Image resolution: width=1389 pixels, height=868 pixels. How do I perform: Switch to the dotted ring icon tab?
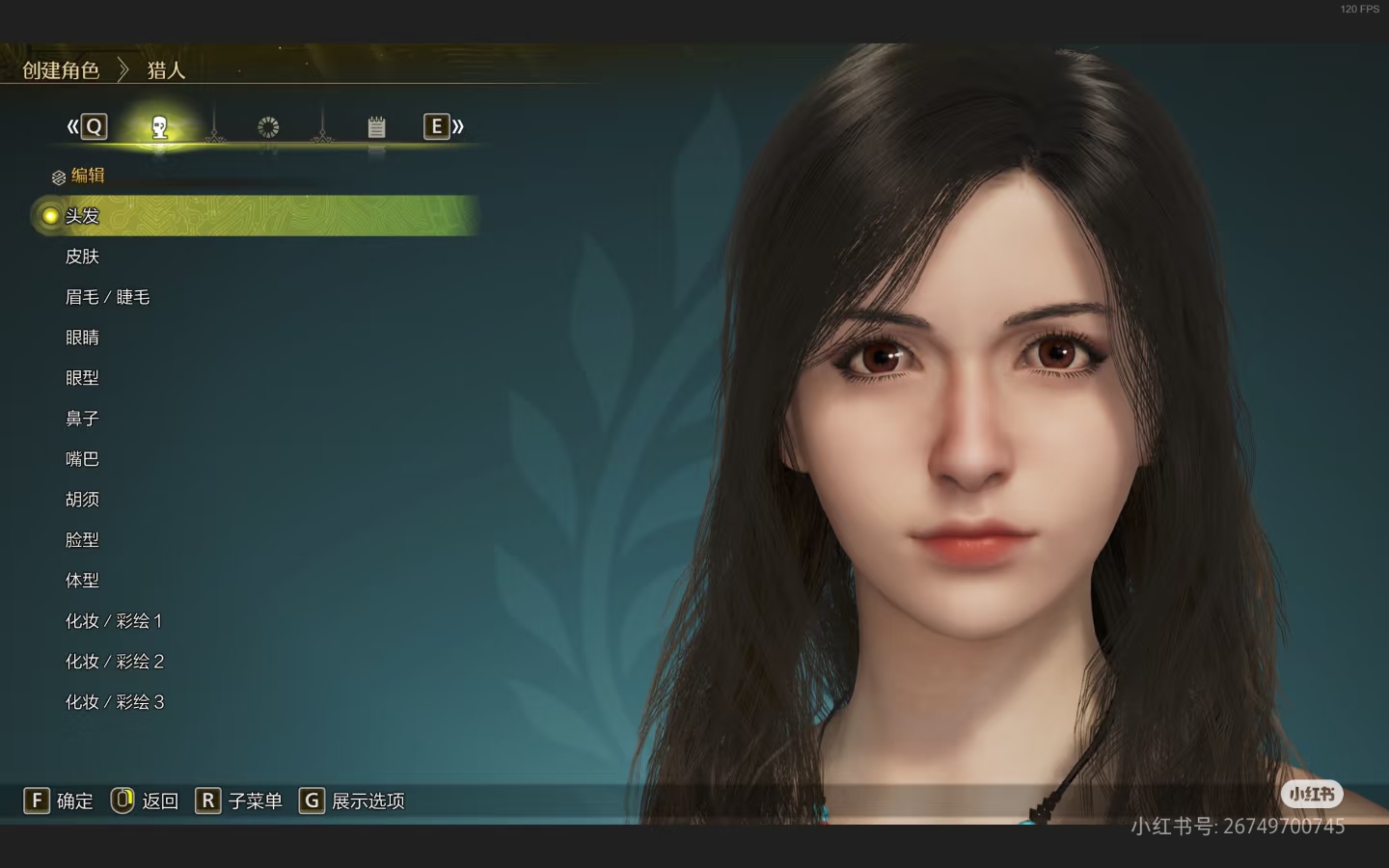268,126
